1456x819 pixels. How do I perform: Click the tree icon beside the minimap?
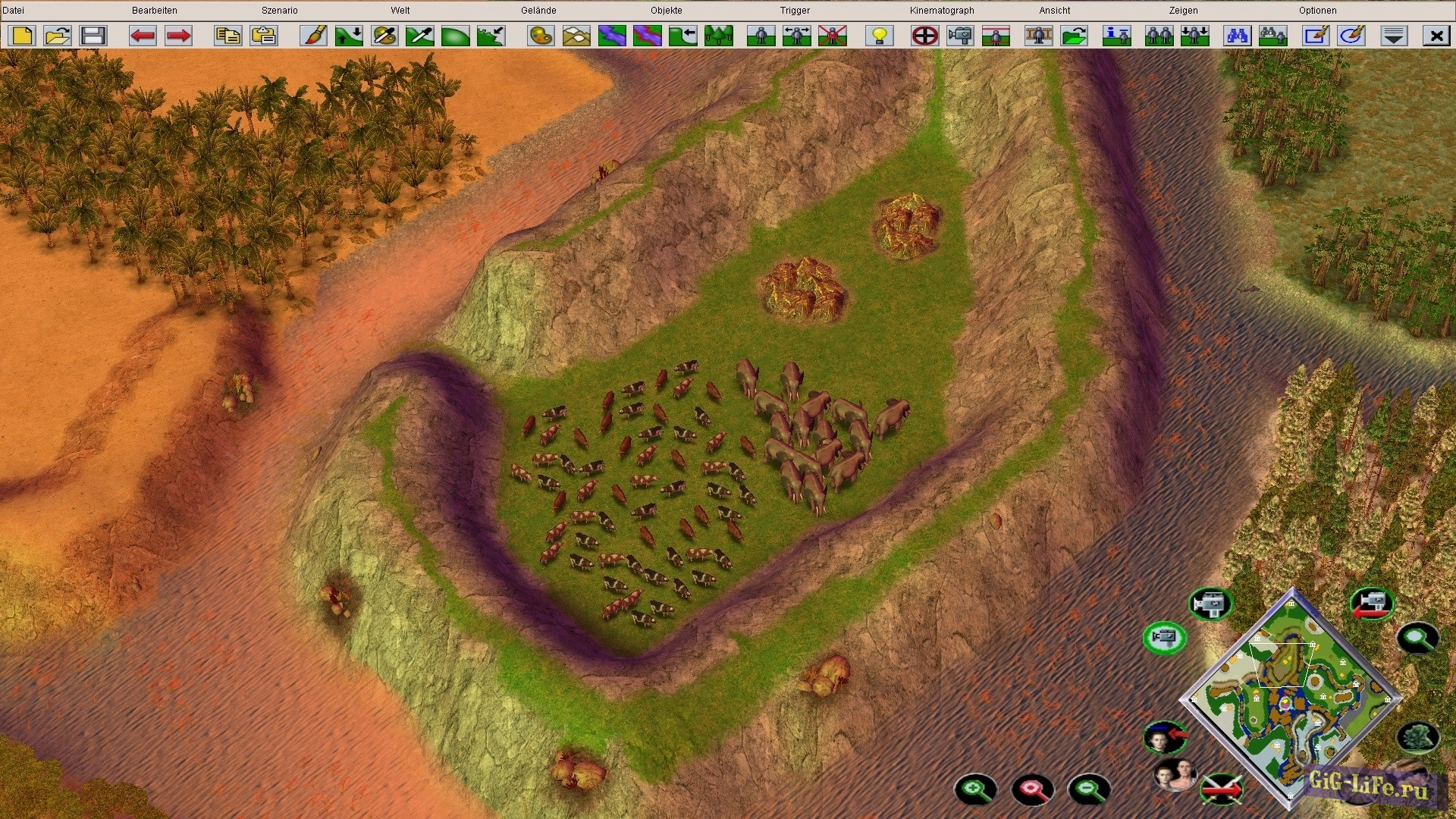click(x=1417, y=737)
